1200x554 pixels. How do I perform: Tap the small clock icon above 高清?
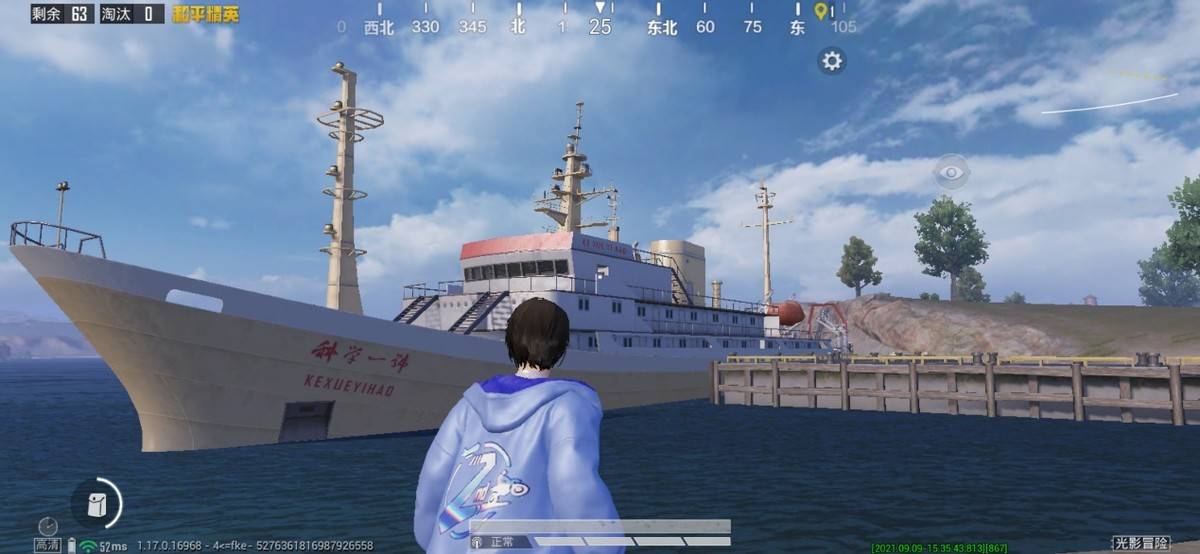47,526
